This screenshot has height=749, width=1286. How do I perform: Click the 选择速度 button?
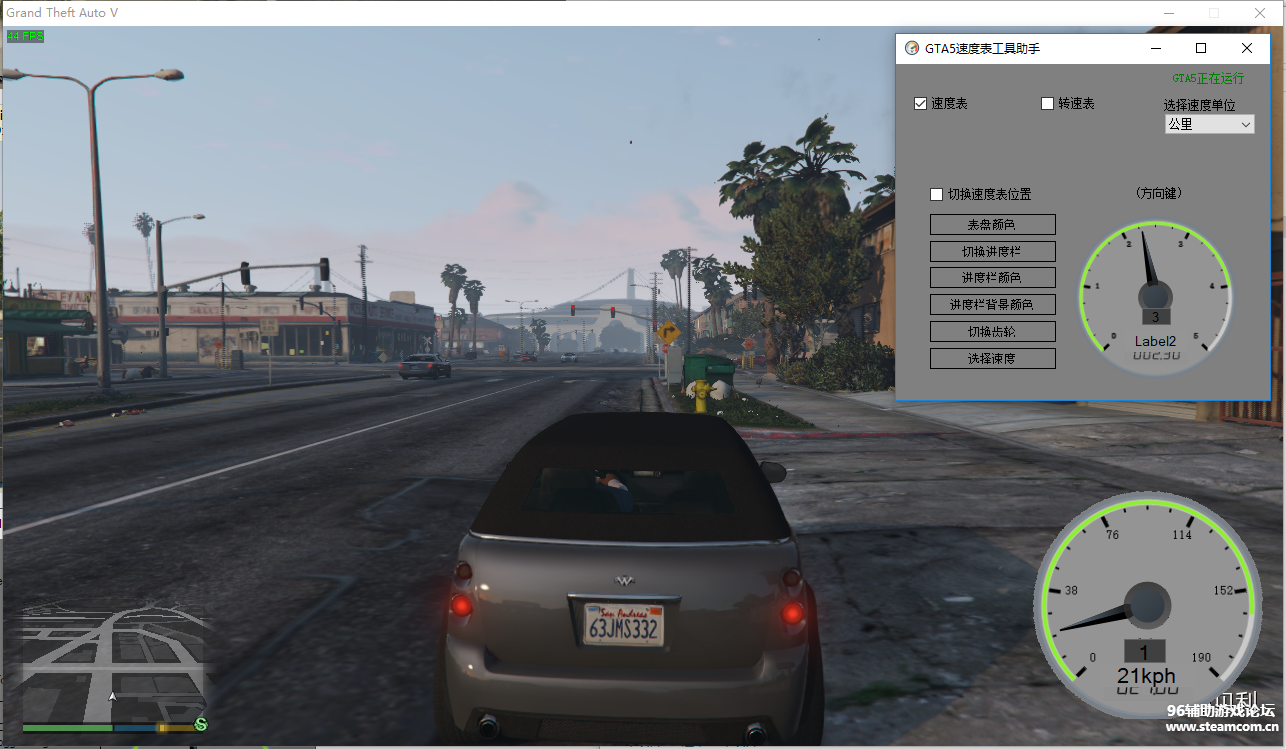click(992, 358)
